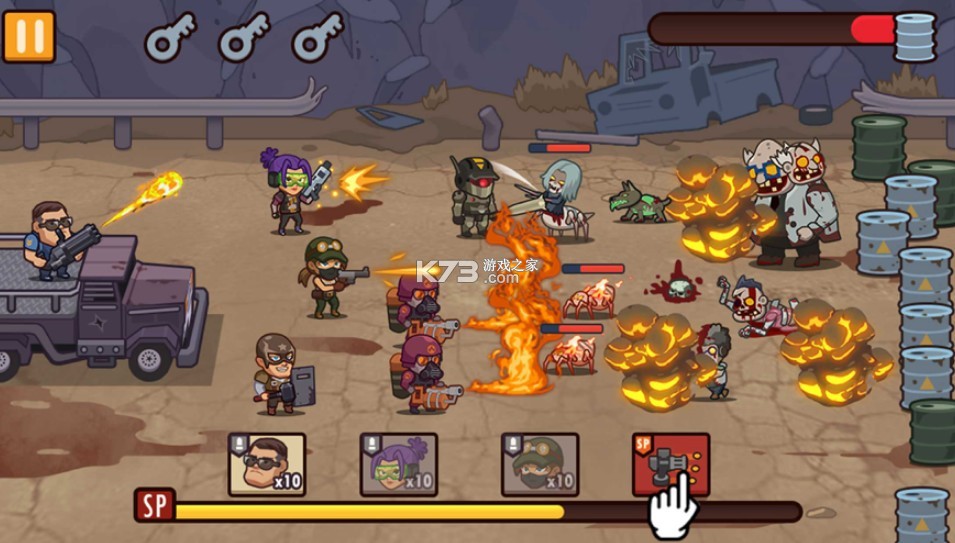The width and height of the screenshot is (955, 543).
Task: Activate the red SP turret skill card
Action: (x=671, y=462)
